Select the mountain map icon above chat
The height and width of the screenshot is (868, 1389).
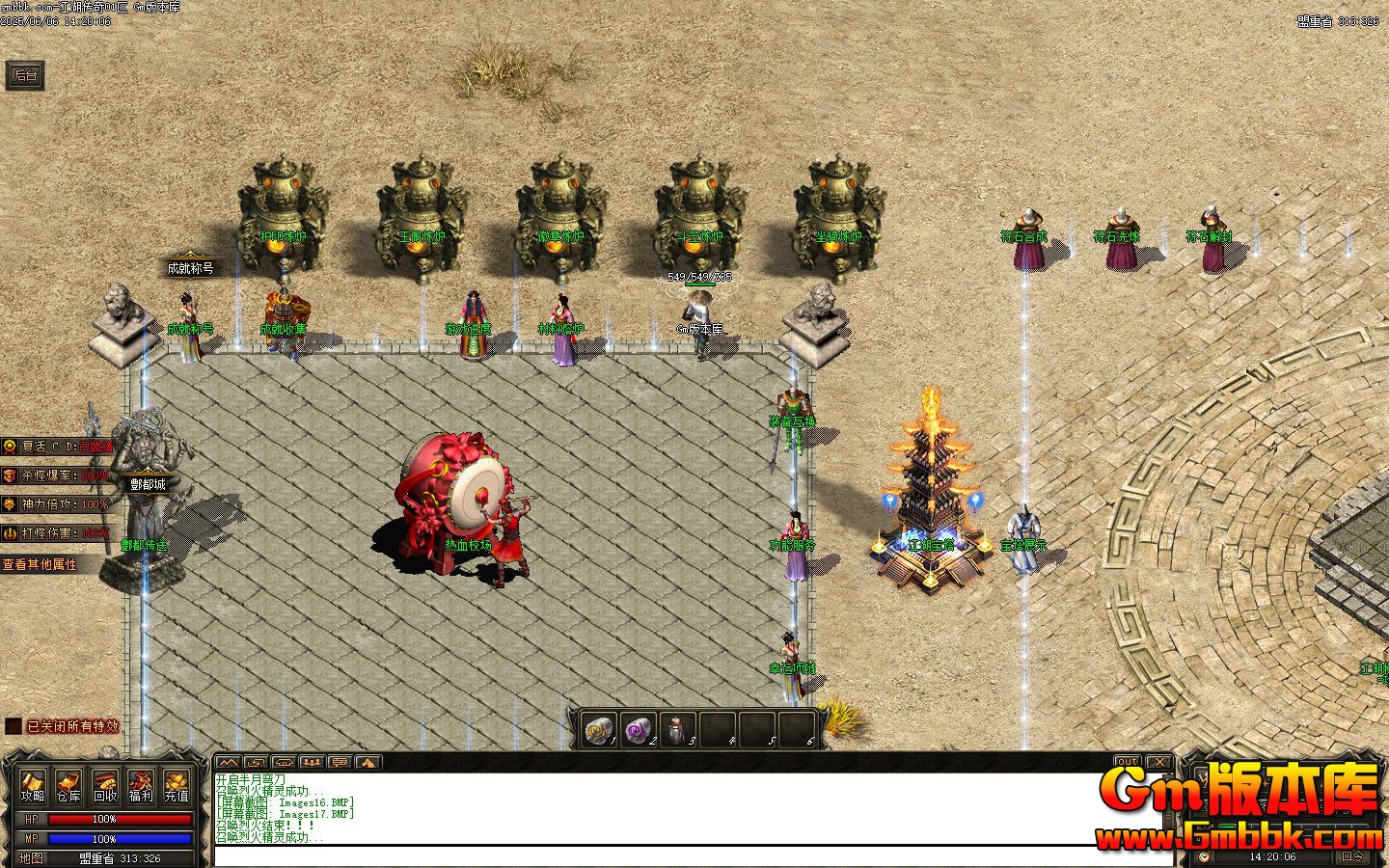228,762
